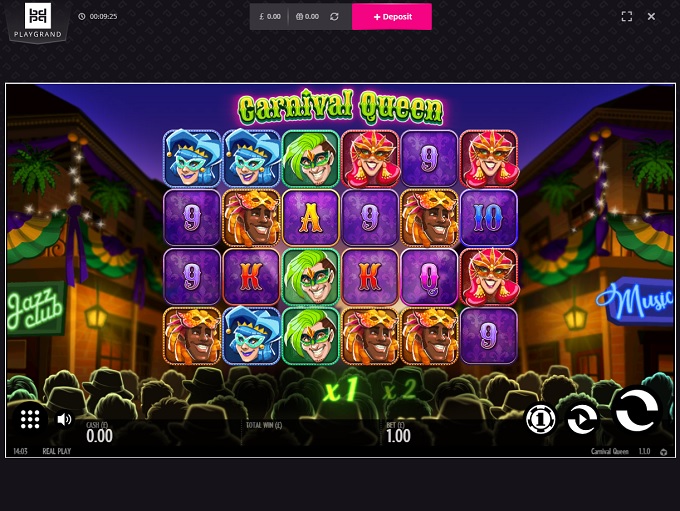Screen dimensions: 680x511
Task: Open the bet chip selector
Action: (540, 420)
